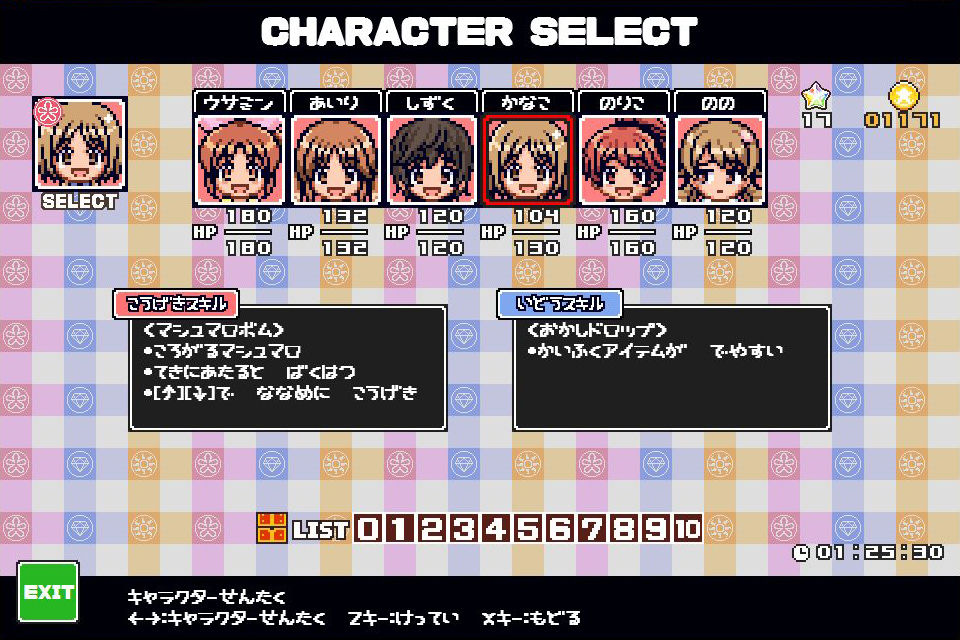The width and height of the screenshot is (960, 640).
Task: Pick the しずく character portrait
Action: 432,159
